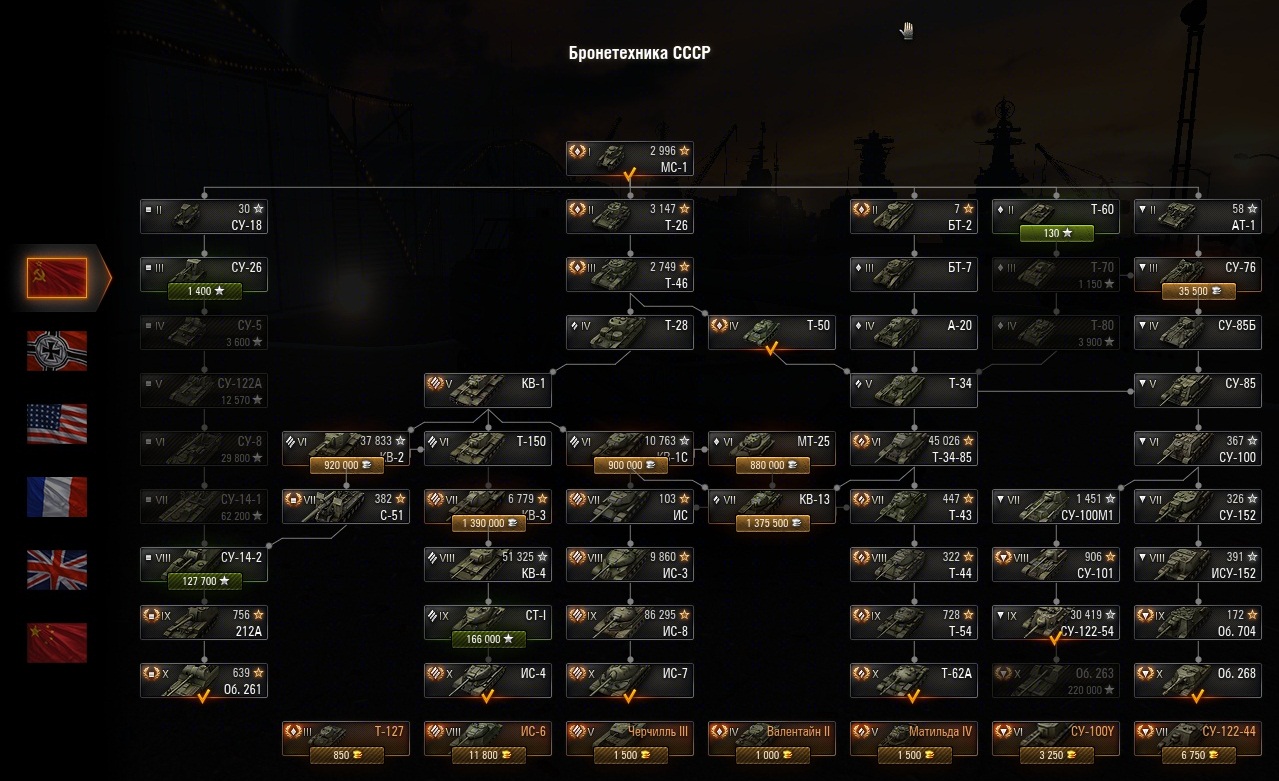Research Т-60 for 130 experience

(x=1055, y=233)
